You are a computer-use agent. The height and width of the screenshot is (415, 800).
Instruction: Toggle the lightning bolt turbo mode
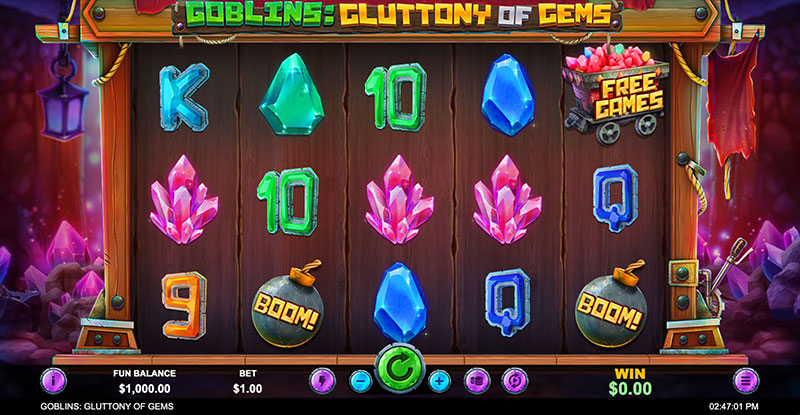[322, 380]
